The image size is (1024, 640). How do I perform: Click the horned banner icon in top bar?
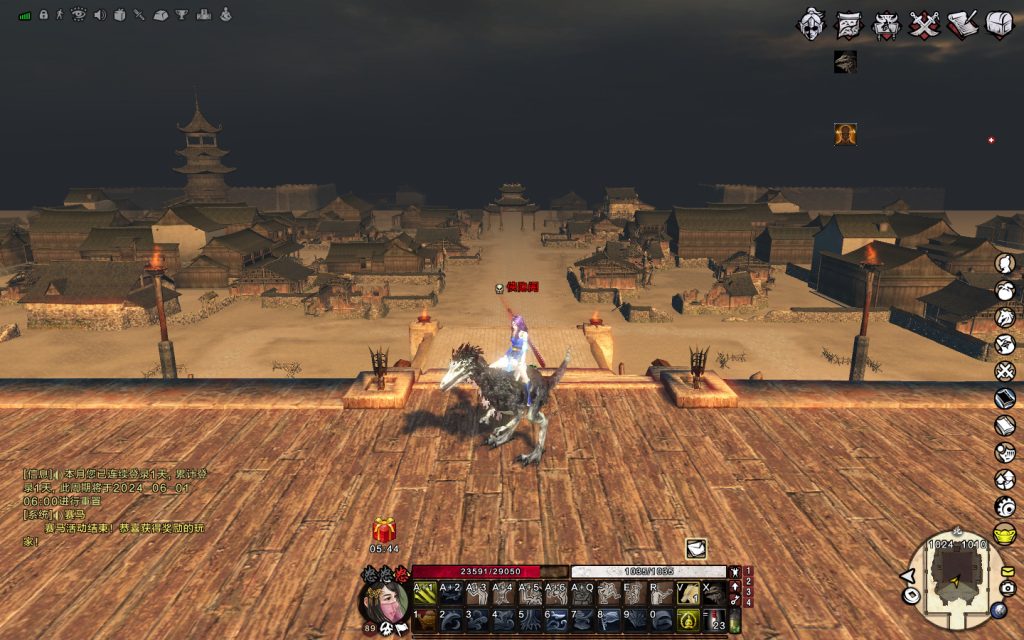[886, 24]
